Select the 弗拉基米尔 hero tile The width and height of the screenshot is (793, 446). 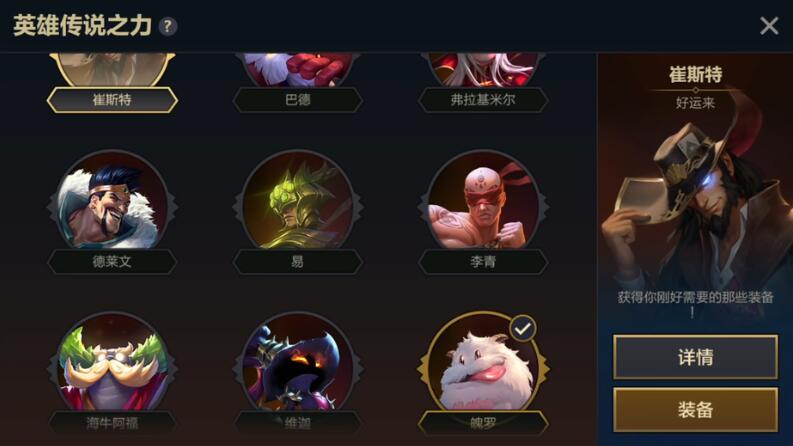483,75
